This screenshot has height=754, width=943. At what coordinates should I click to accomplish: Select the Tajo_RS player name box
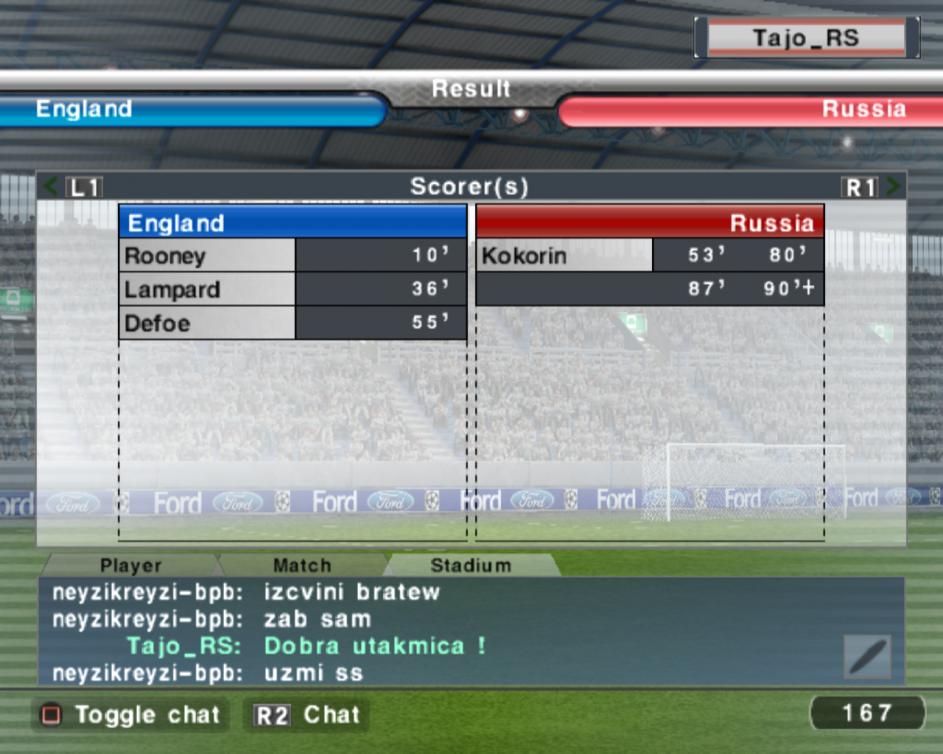[x=806, y=39]
